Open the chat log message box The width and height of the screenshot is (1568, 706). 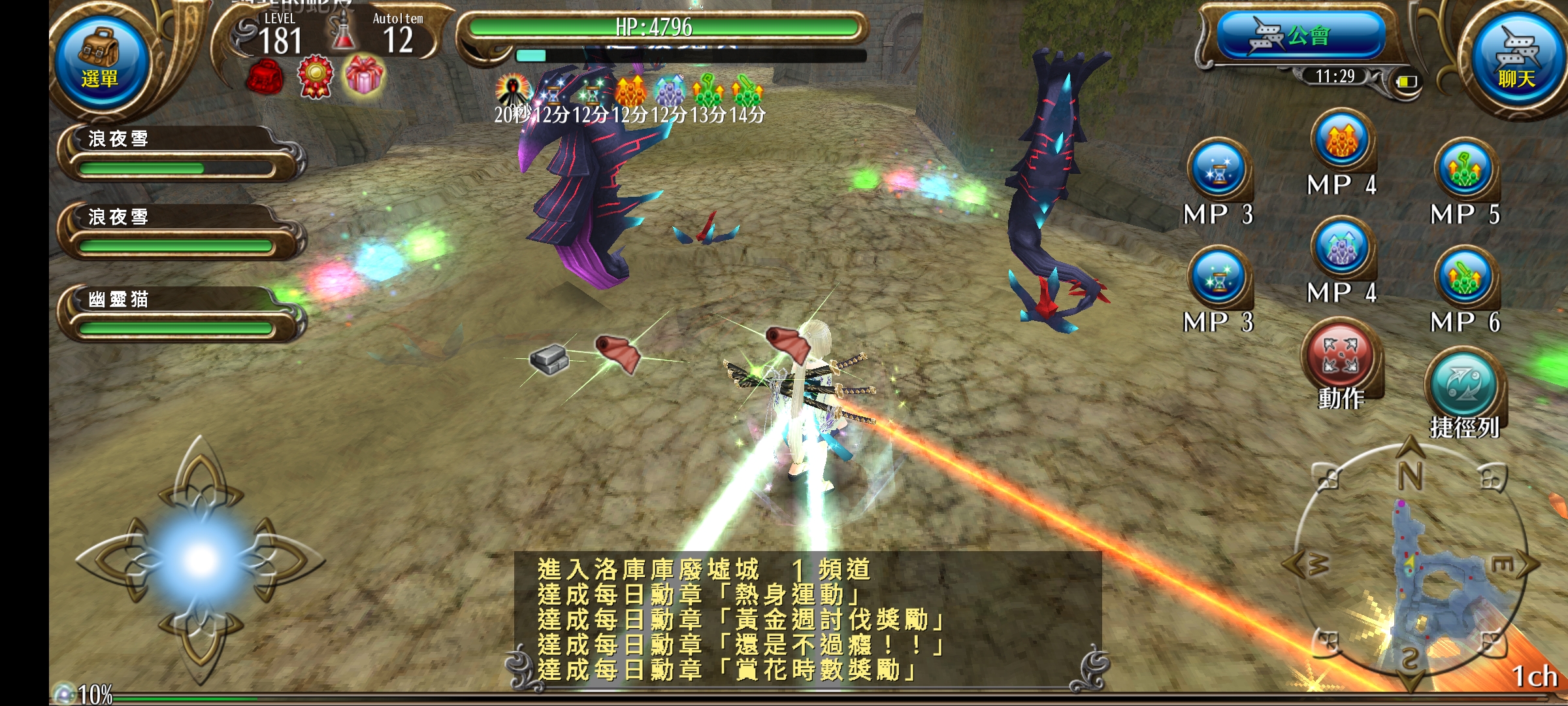pyautogui.click(x=807, y=620)
